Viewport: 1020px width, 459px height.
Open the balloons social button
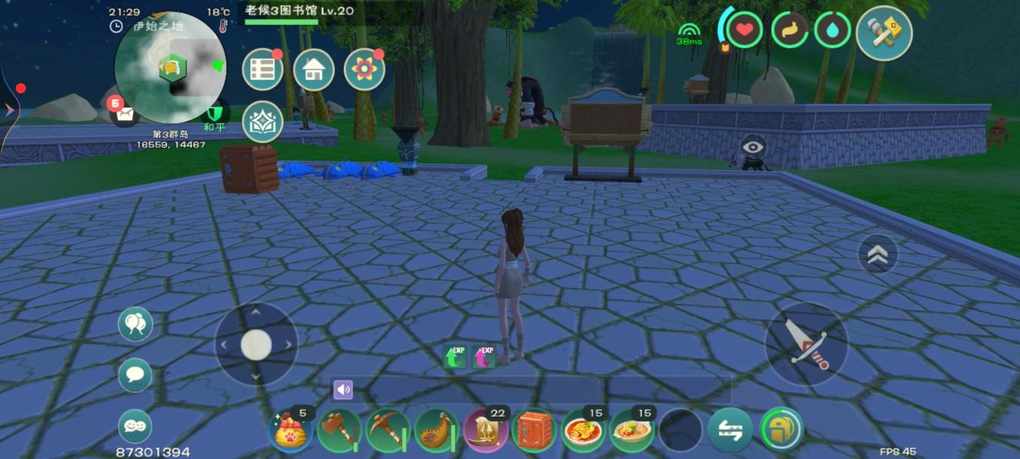[136, 324]
